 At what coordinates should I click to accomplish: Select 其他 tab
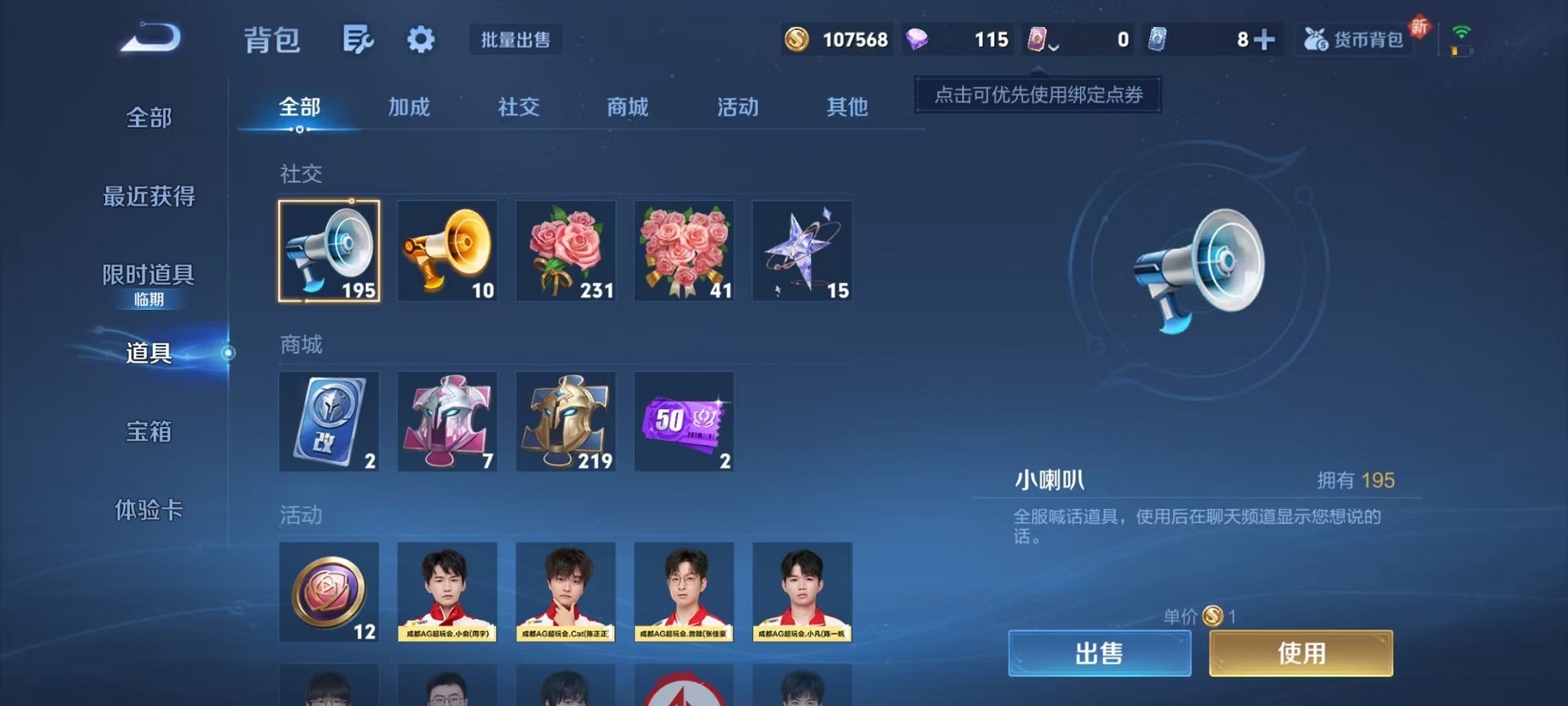pyautogui.click(x=847, y=108)
